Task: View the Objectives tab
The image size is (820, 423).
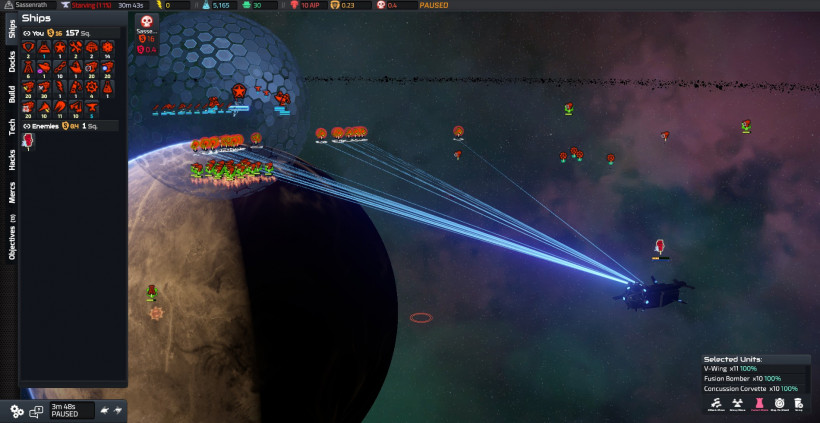Action: point(11,238)
